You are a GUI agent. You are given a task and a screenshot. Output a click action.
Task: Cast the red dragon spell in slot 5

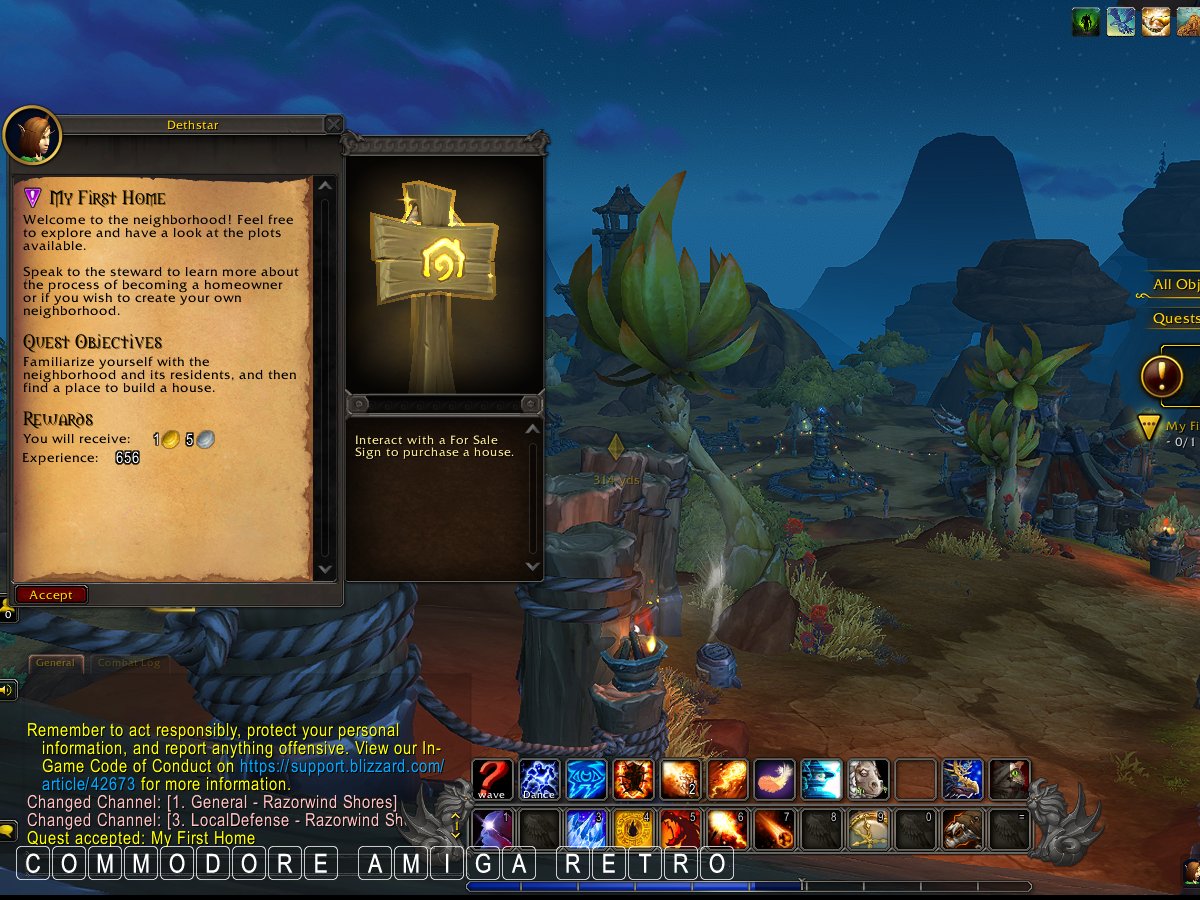[x=680, y=829]
